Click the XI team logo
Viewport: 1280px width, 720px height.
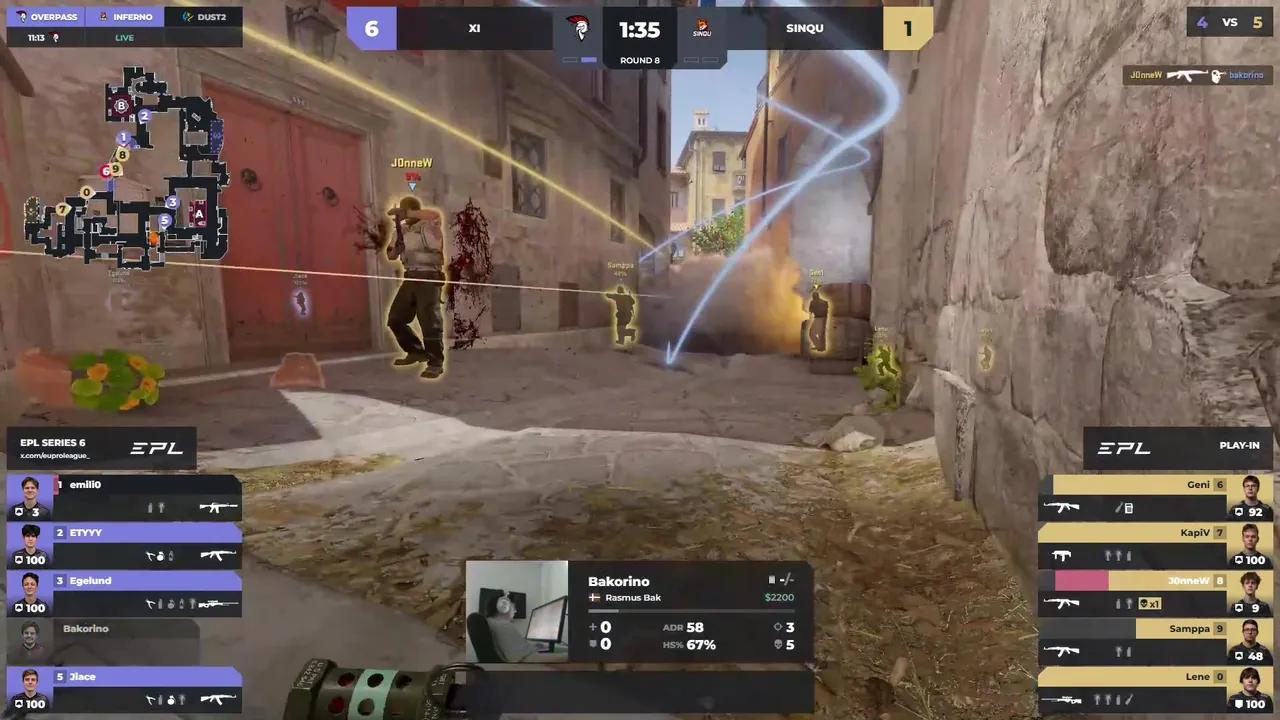(578, 28)
